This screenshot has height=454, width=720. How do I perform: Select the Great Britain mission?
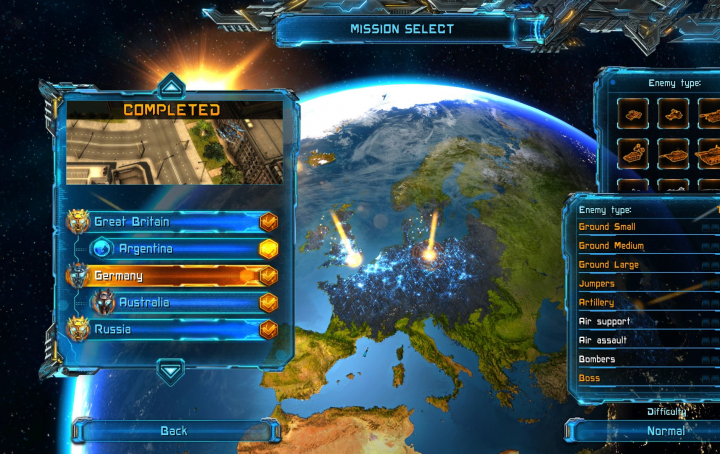170,221
